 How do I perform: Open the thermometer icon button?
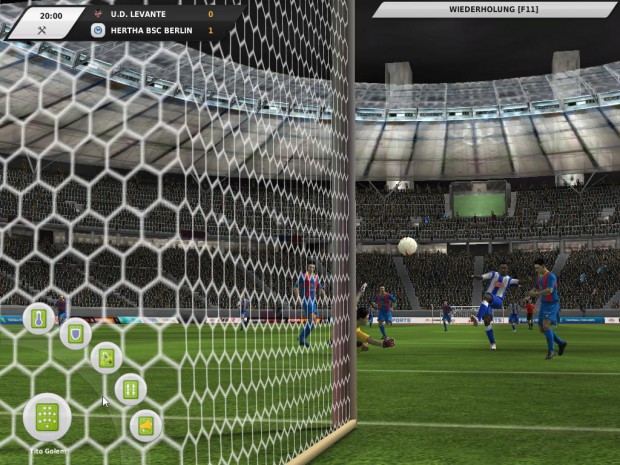39,319
